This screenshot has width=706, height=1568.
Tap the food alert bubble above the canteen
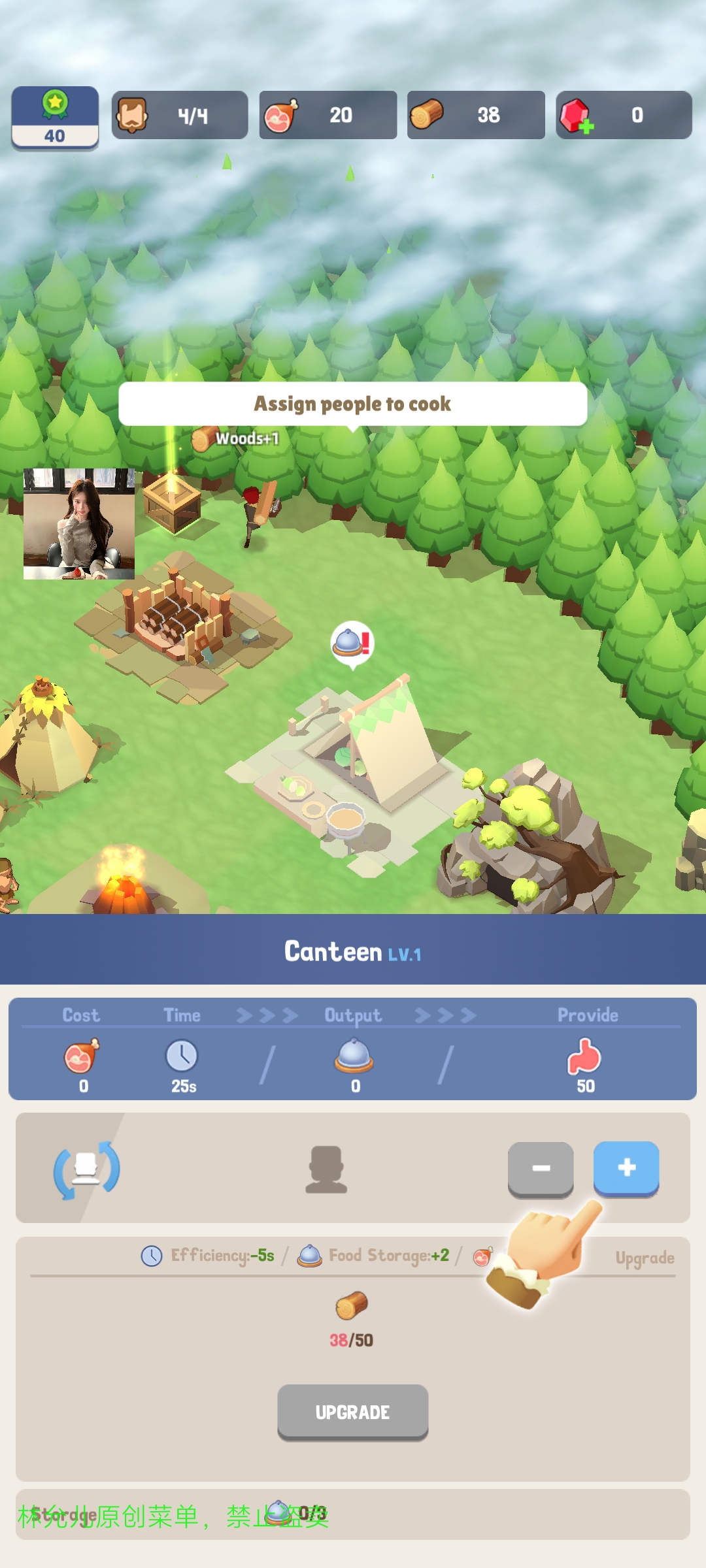point(352,644)
